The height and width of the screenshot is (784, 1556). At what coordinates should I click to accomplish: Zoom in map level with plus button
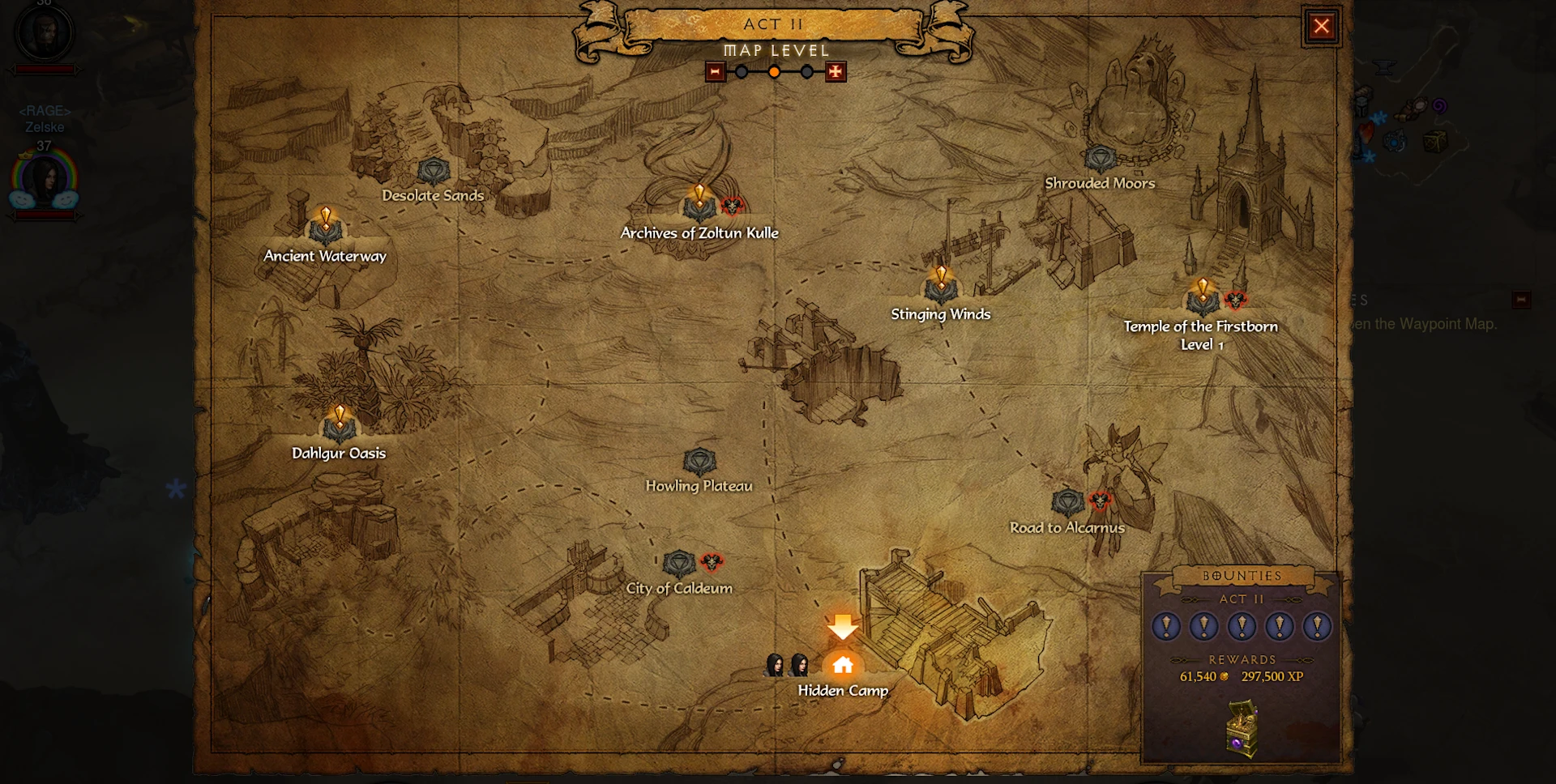(836, 72)
